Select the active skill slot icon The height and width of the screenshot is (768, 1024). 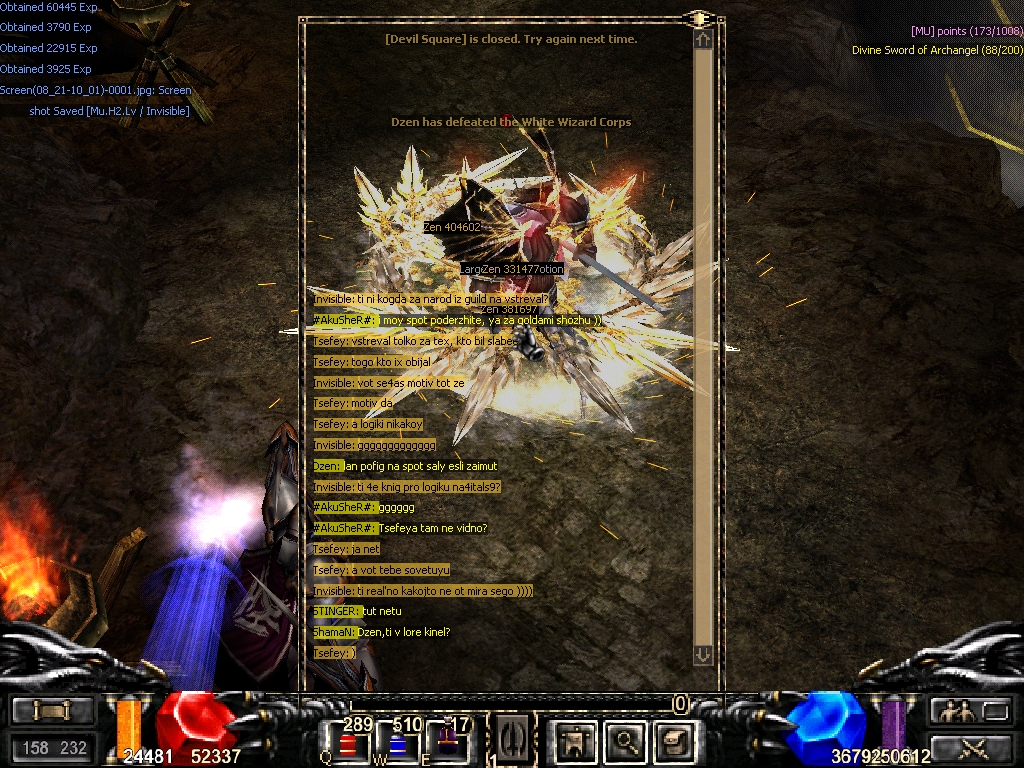(511, 740)
